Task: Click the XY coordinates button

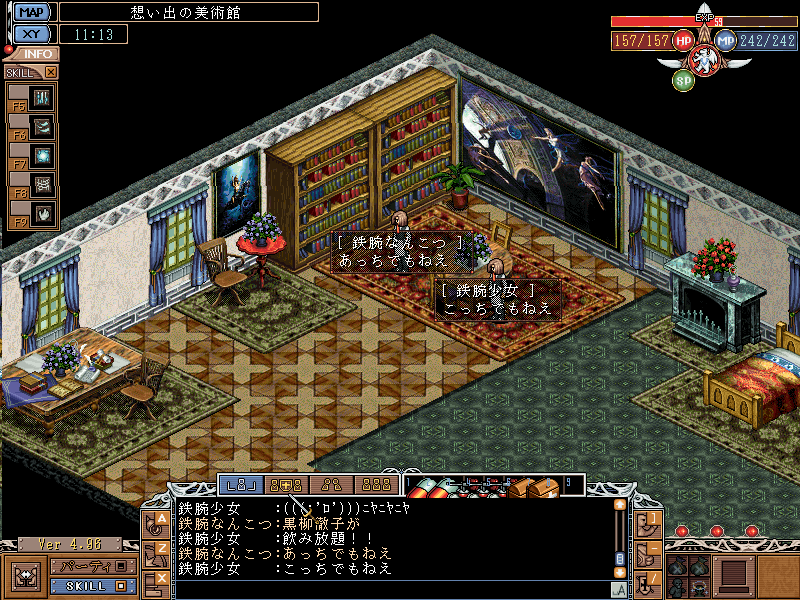Action: (32, 34)
